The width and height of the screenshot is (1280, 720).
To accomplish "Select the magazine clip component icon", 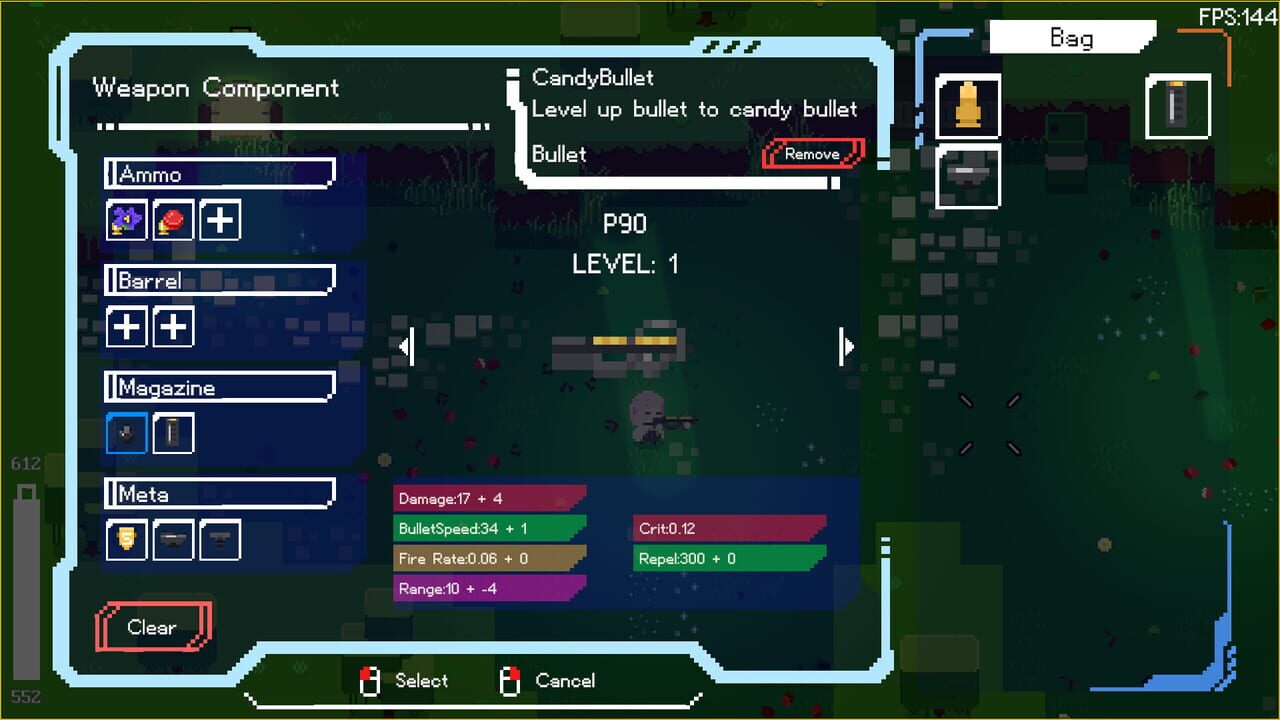I will 173,433.
